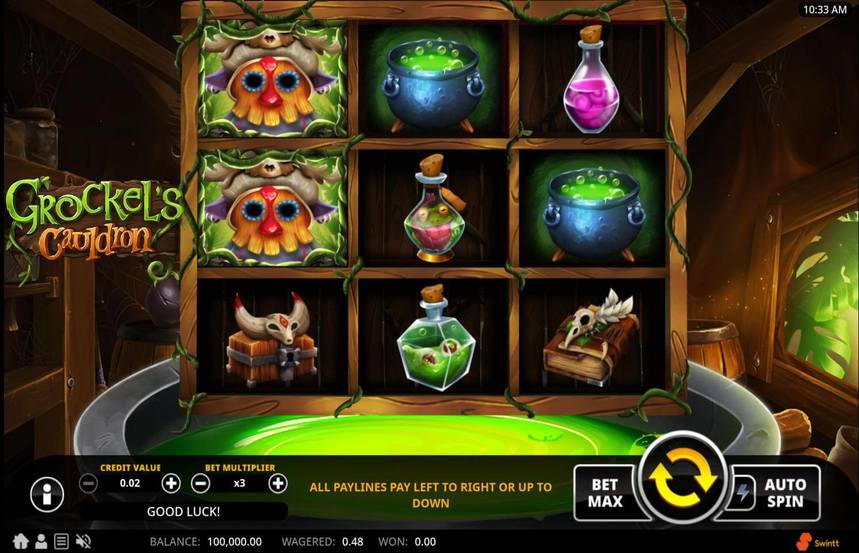Start AUTO SPIN mode

784,492
